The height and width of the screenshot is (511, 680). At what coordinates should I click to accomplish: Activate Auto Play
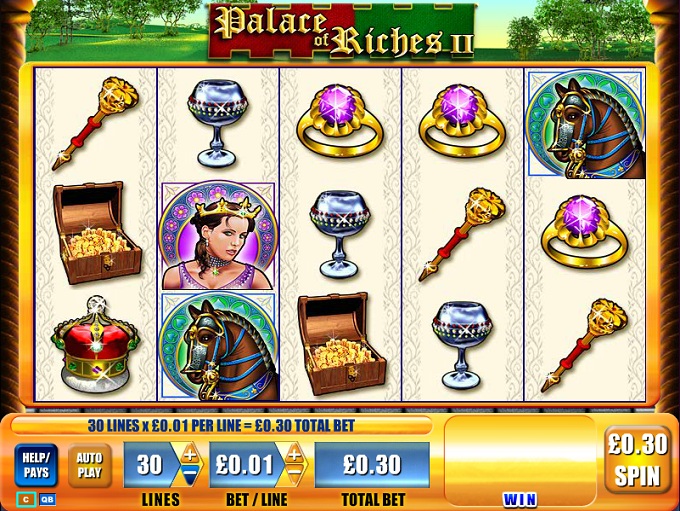tap(89, 465)
